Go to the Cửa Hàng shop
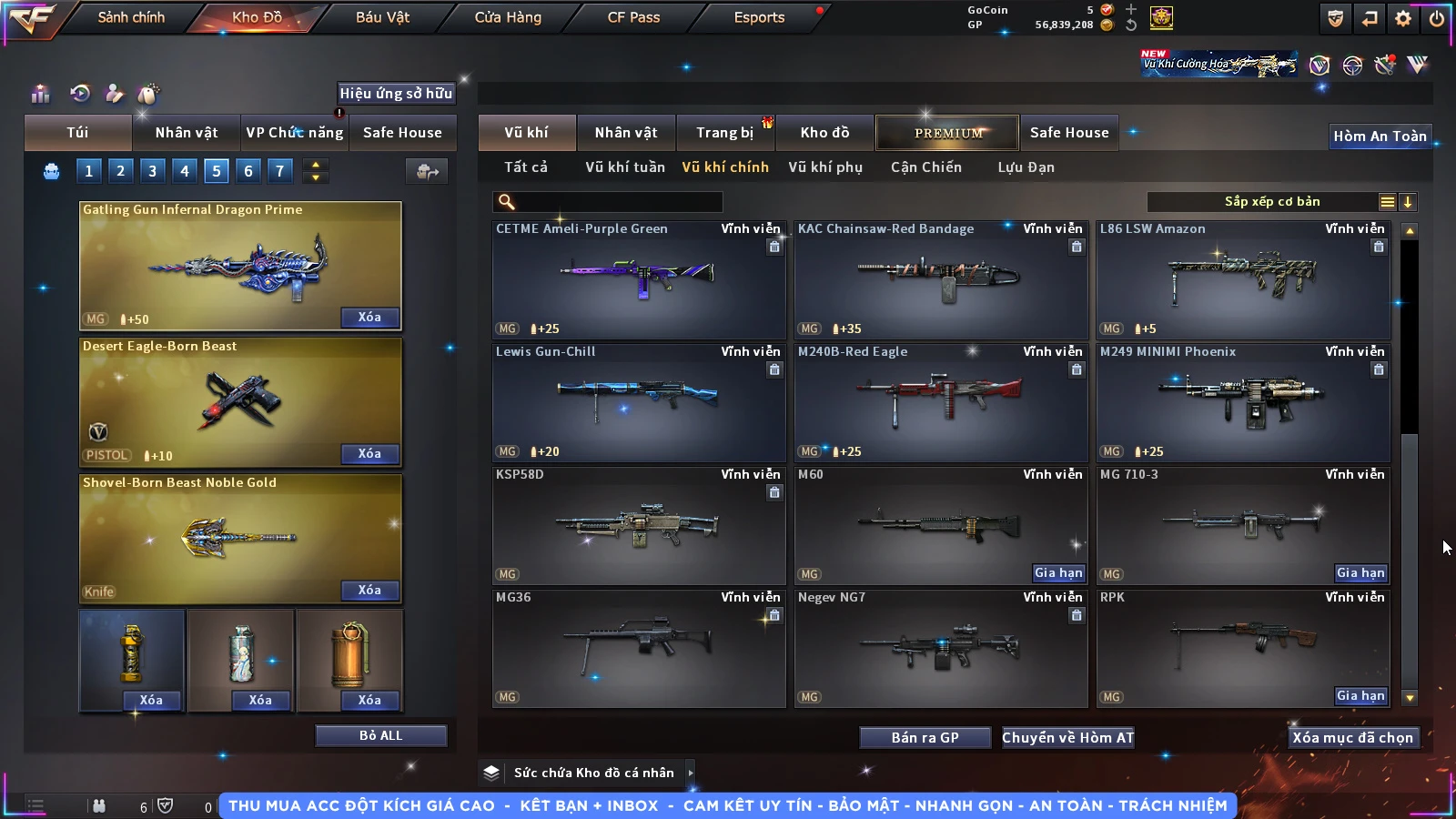This screenshot has height=819, width=1456. point(508,17)
